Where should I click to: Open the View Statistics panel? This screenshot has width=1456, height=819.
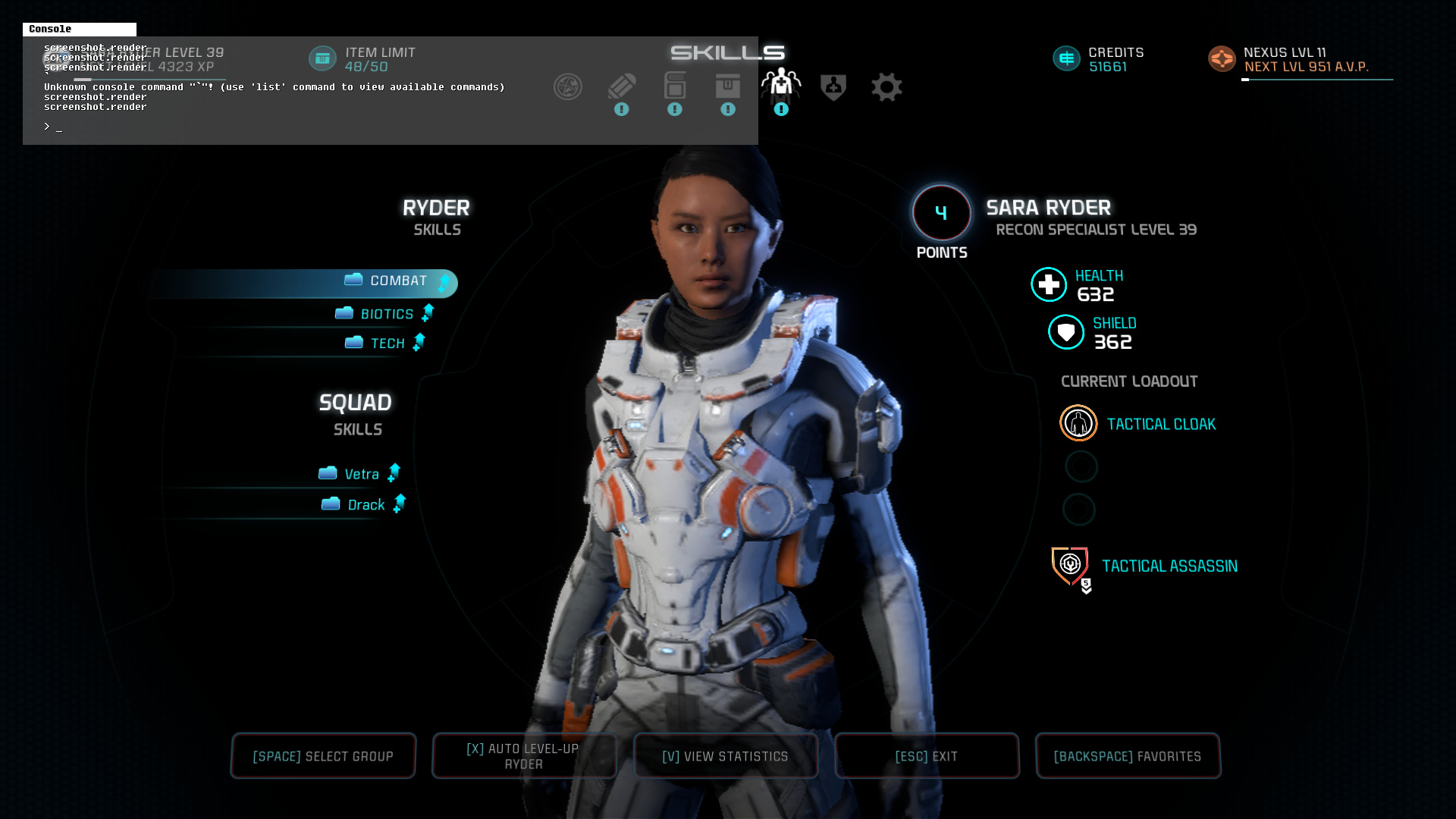tap(725, 756)
